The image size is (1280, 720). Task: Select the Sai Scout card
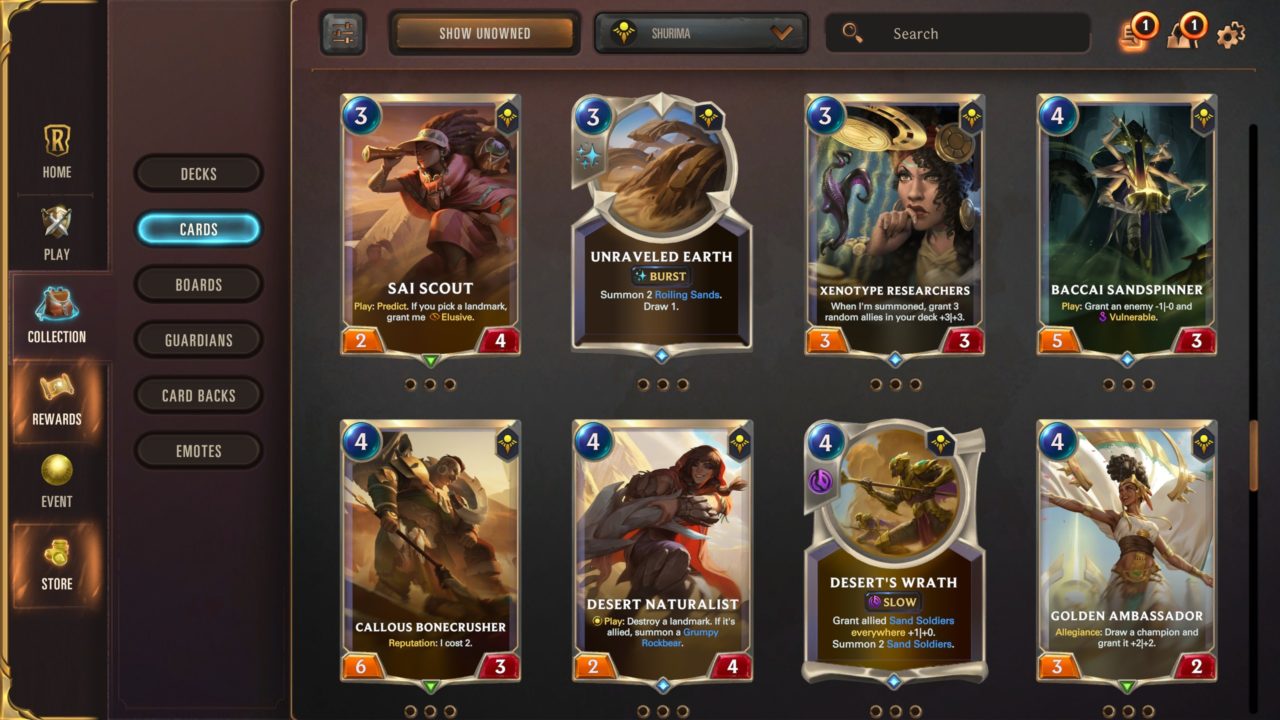point(430,225)
